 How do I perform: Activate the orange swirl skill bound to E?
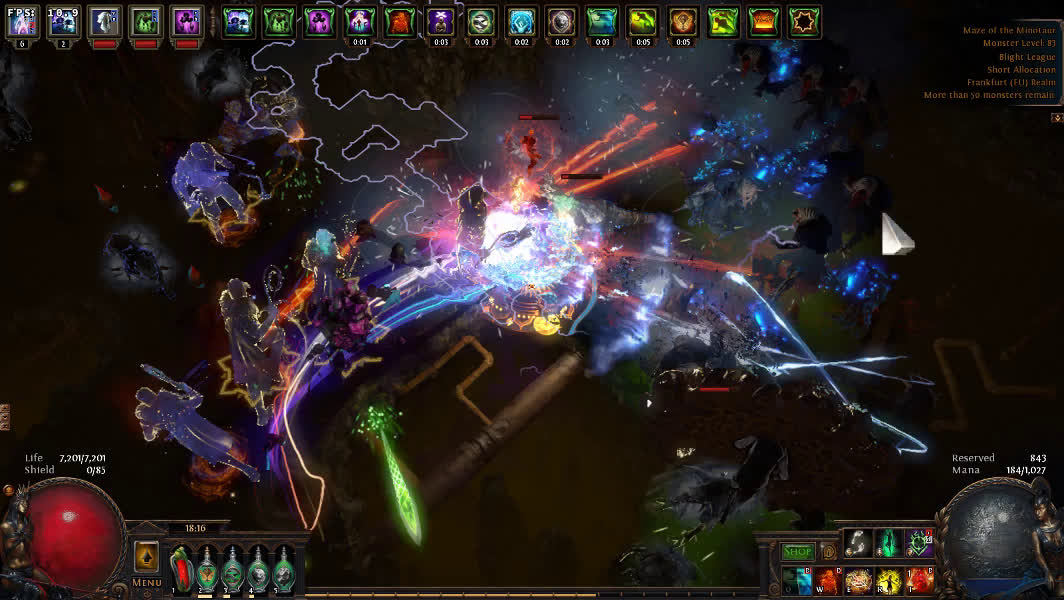click(x=858, y=580)
